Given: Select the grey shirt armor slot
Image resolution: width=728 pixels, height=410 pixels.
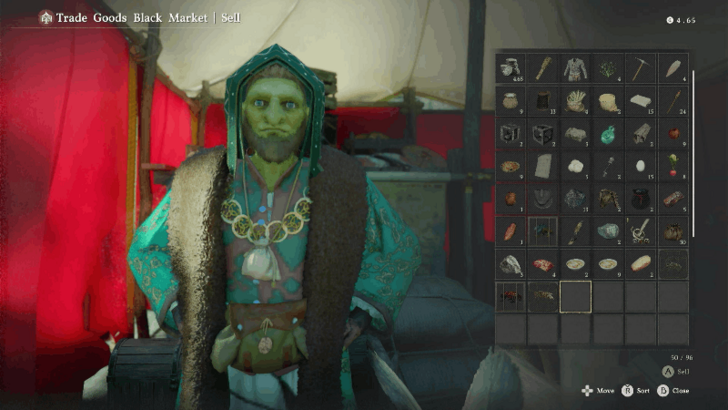Looking at the screenshot, I should (x=575, y=68).
